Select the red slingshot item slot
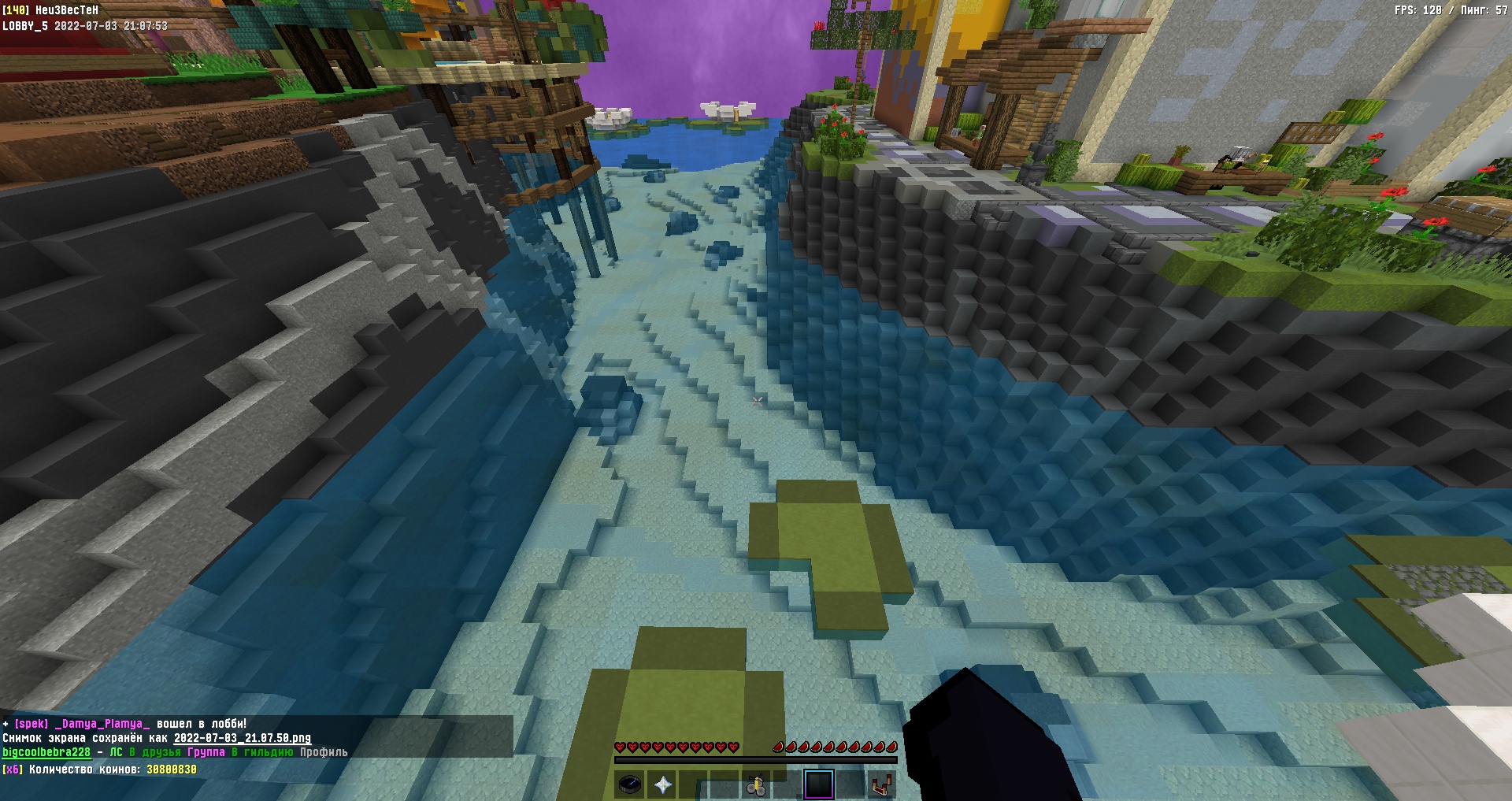 coord(882,784)
